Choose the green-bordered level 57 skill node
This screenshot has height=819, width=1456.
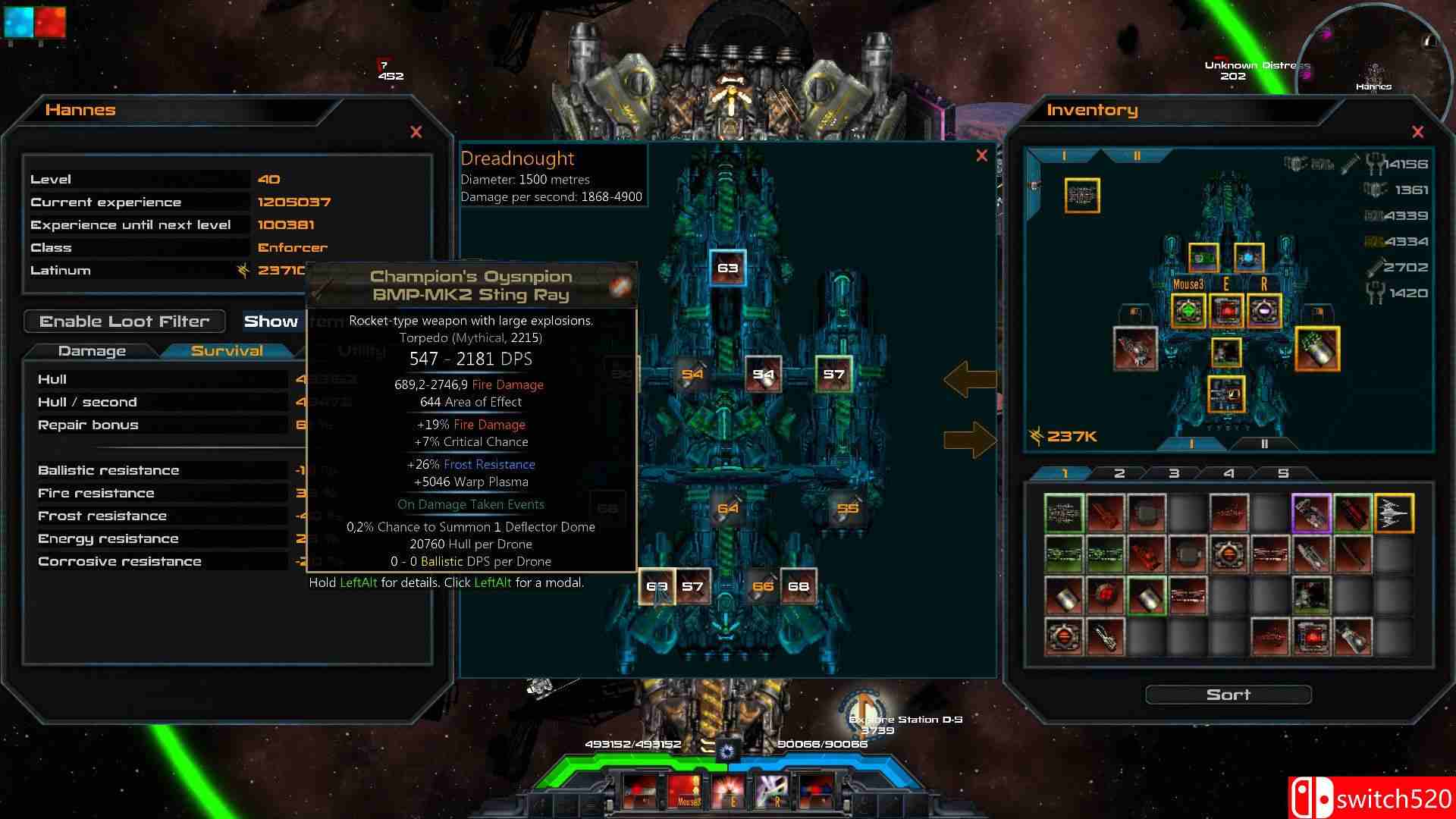click(x=833, y=374)
